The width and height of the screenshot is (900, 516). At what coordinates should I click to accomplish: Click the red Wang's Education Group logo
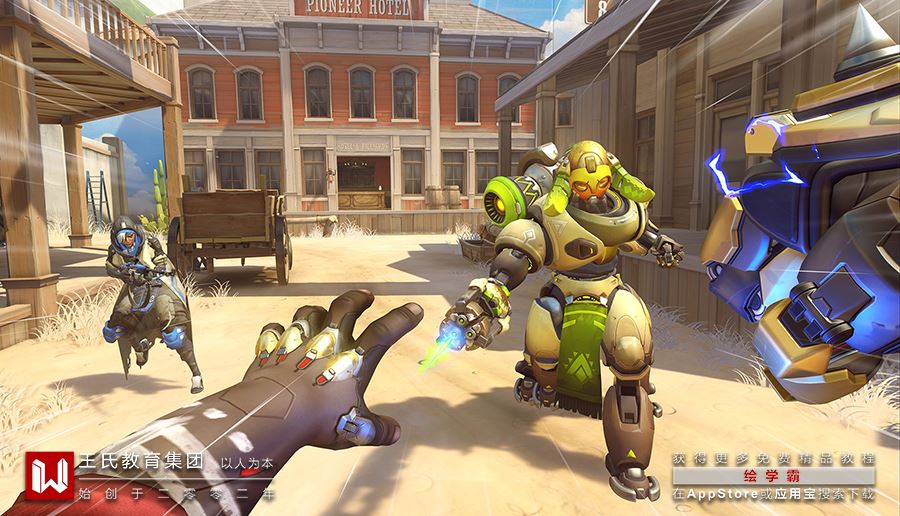pos(50,476)
